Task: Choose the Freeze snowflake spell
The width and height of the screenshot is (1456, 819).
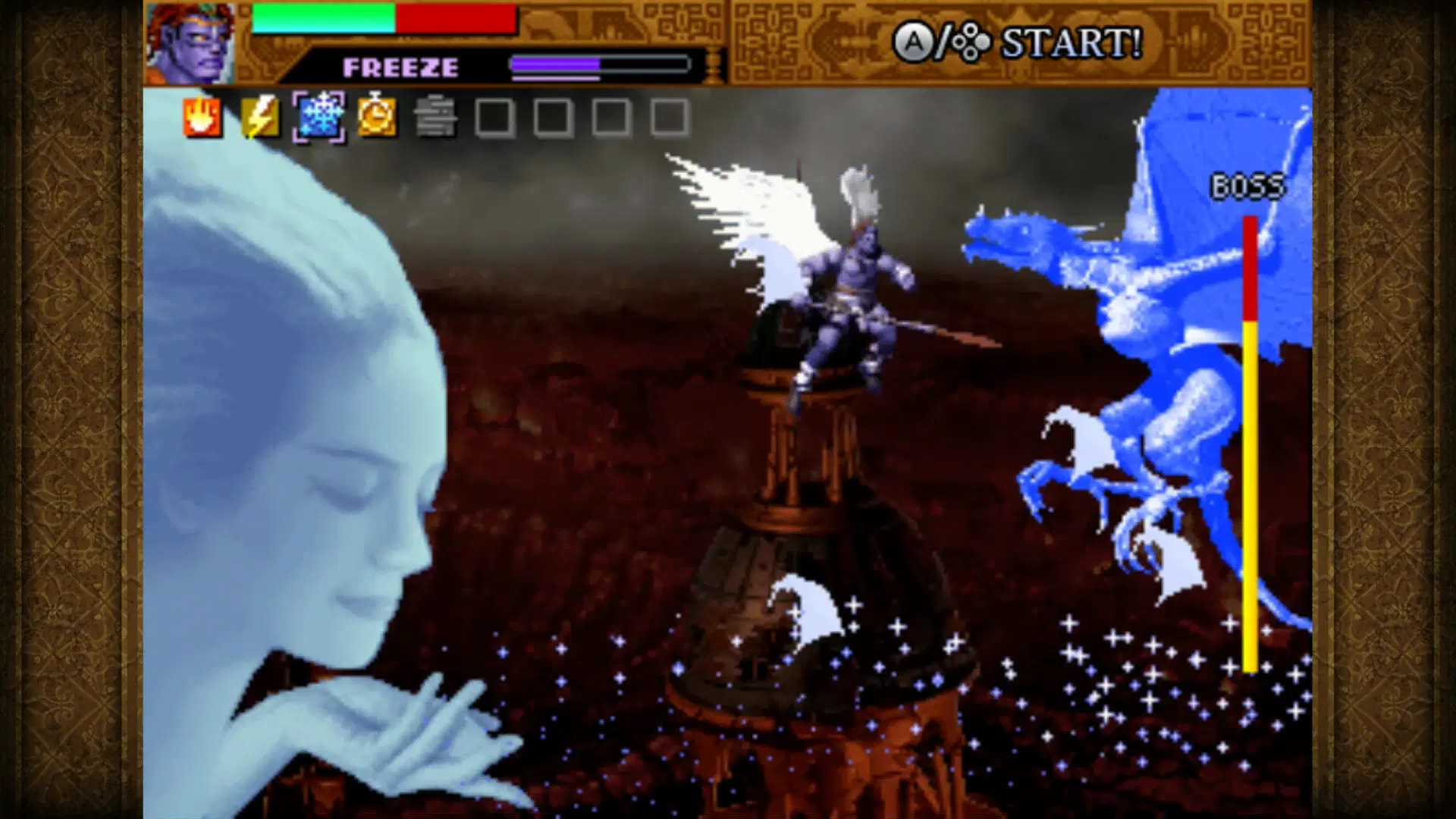Action: [x=318, y=118]
